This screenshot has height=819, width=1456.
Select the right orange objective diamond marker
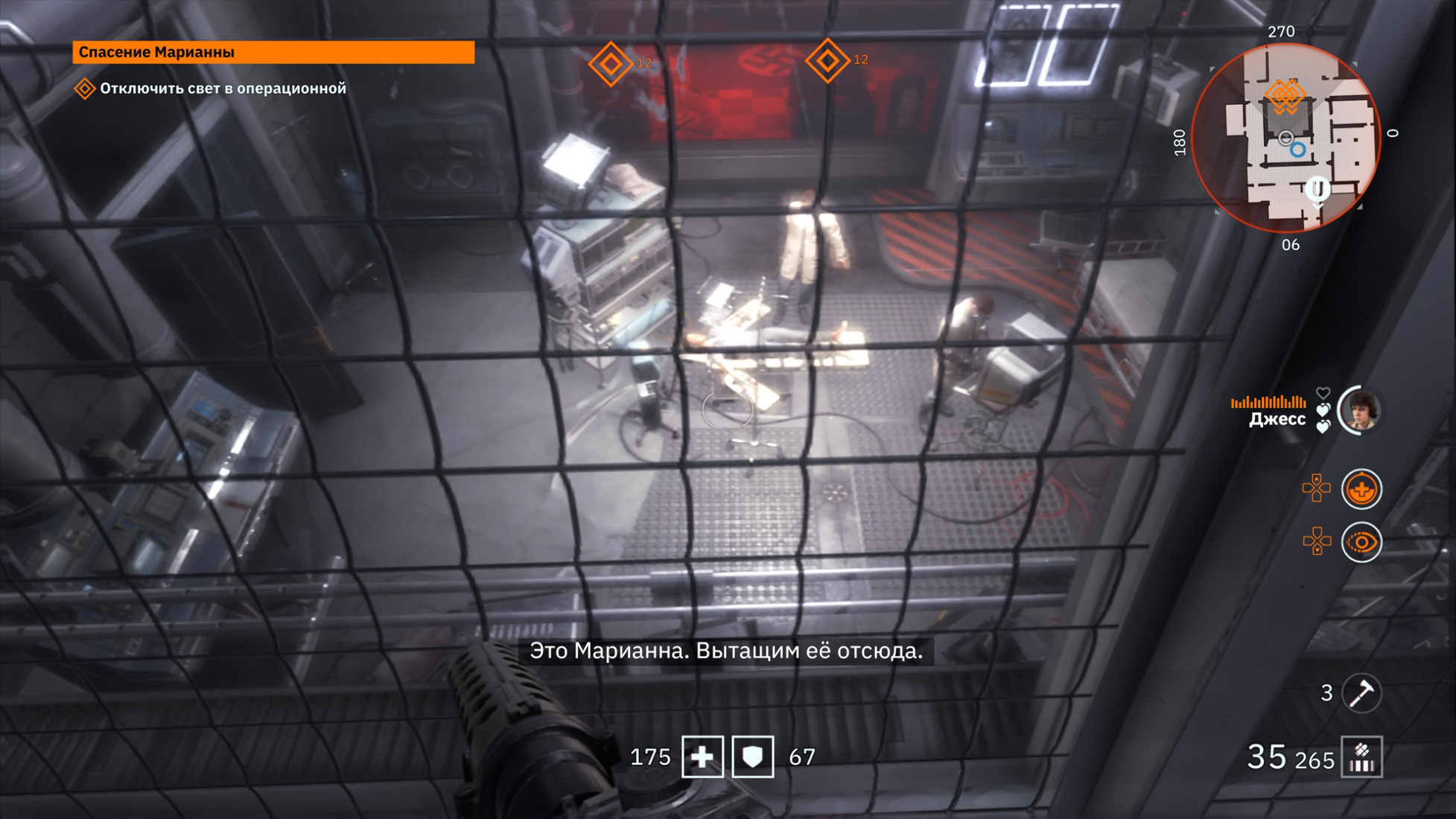pyautogui.click(x=827, y=61)
